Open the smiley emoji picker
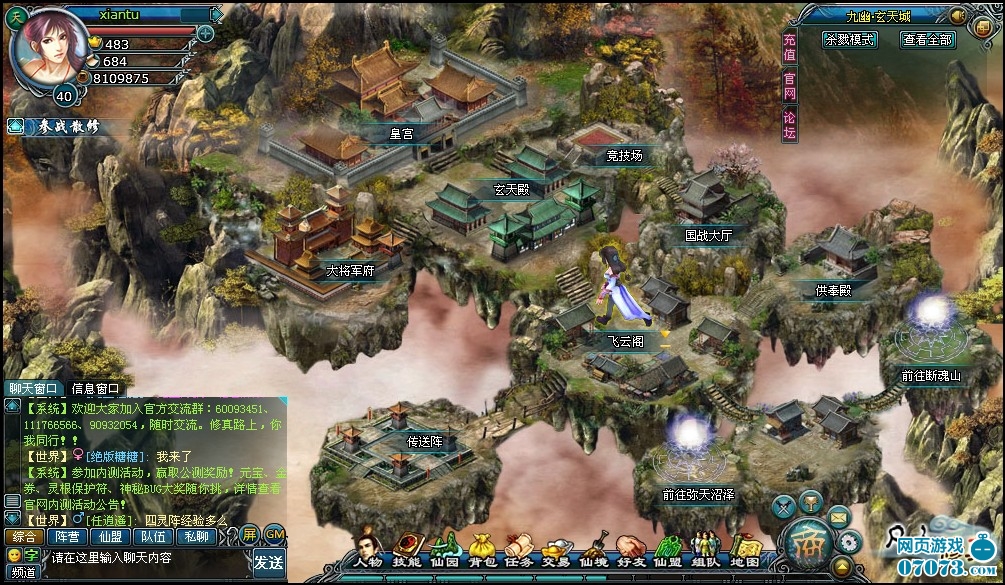This screenshot has width=1005, height=585. coord(14,554)
